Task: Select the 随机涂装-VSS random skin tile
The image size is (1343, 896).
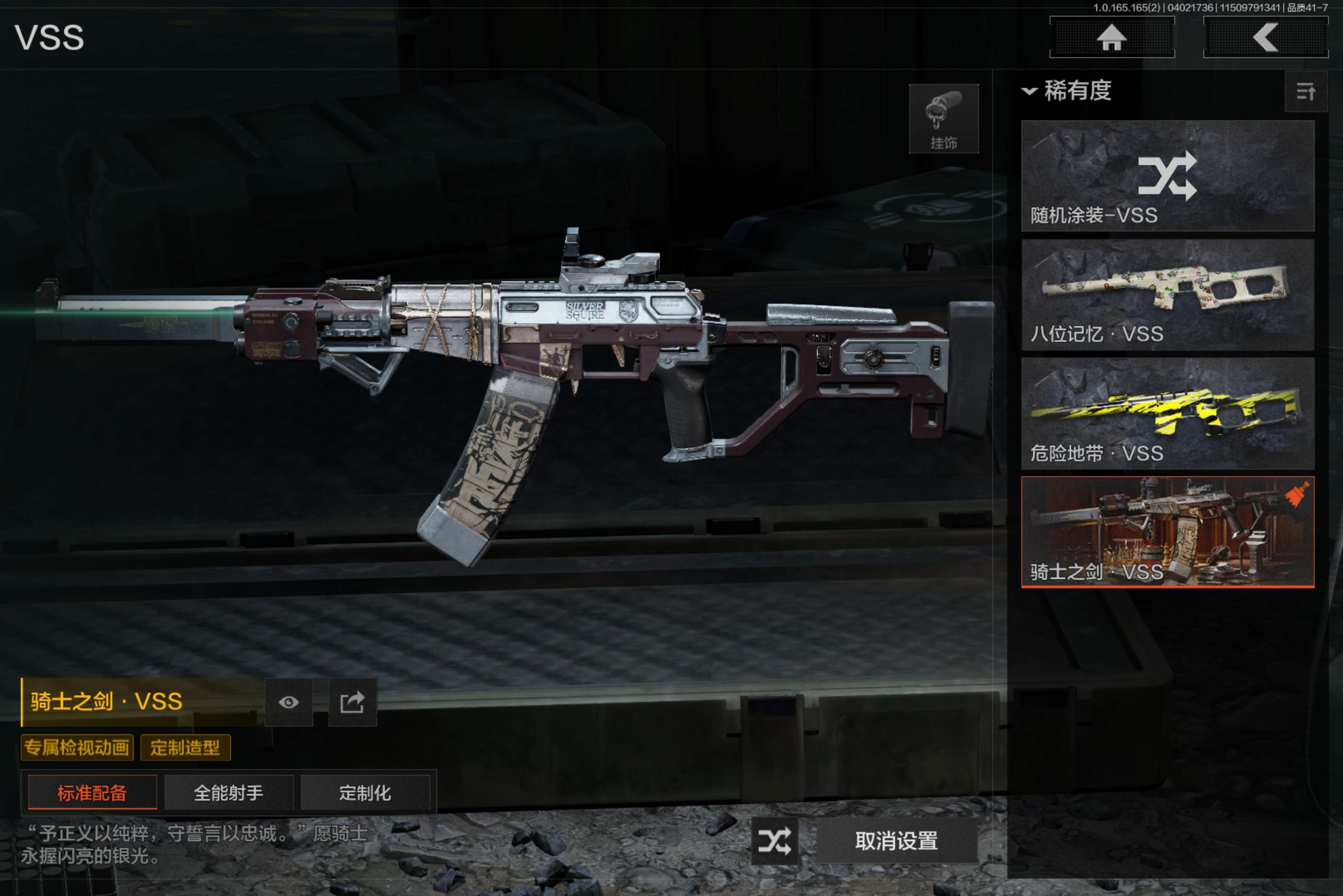Action: (x=1167, y=176)
